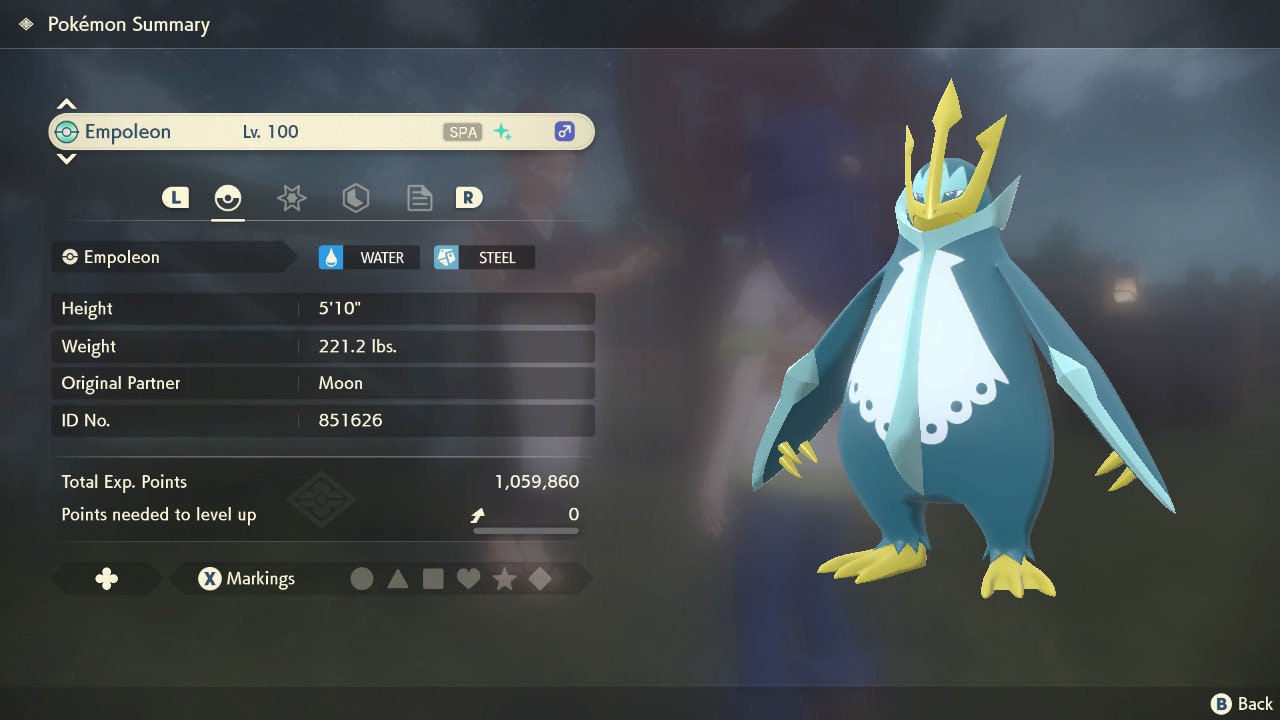Toggle the heart marking
Screen dimensions: 1280x720
[x=468, y=578]
